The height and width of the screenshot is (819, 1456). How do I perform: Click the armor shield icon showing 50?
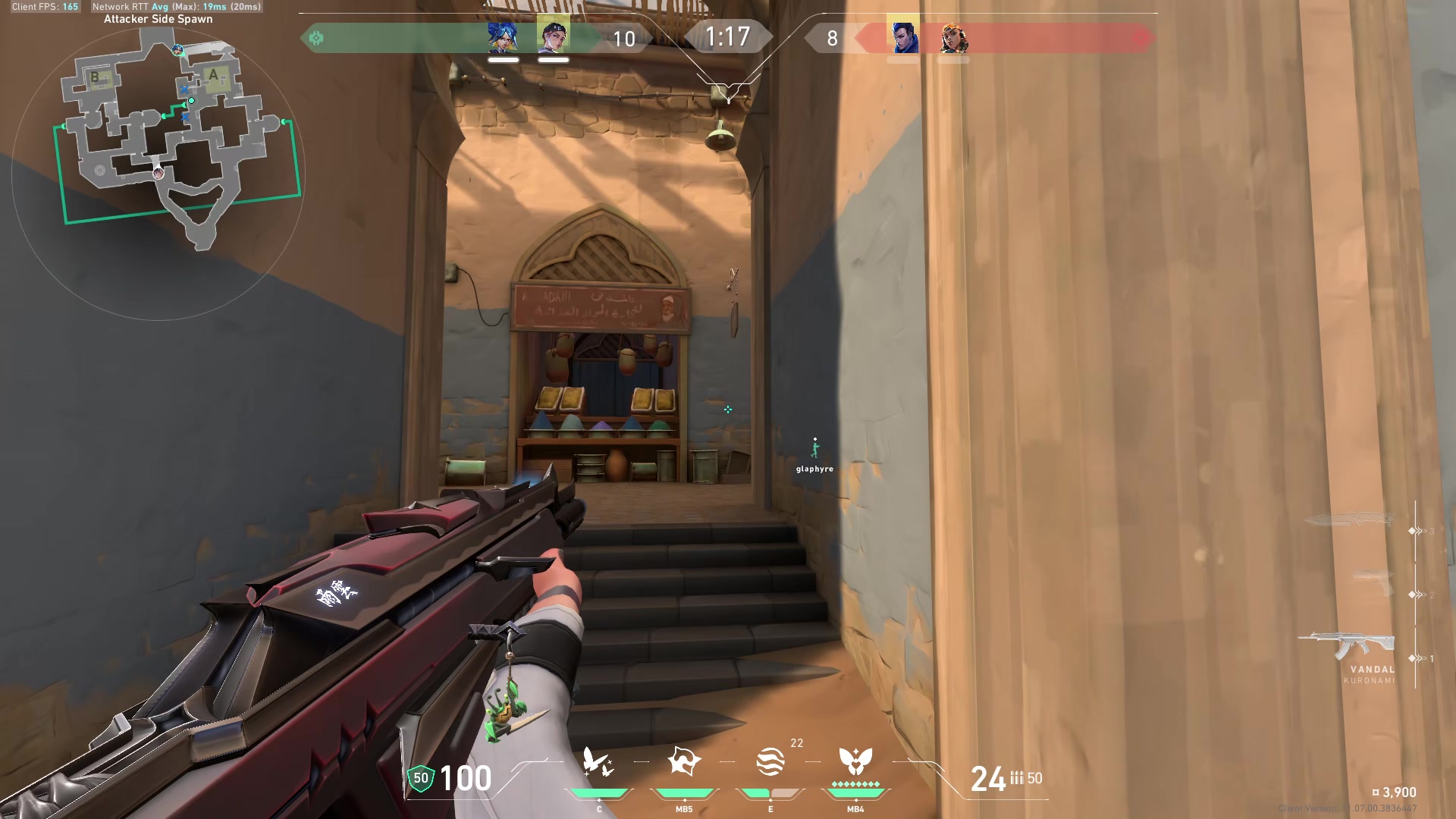(x=419, y=777)
